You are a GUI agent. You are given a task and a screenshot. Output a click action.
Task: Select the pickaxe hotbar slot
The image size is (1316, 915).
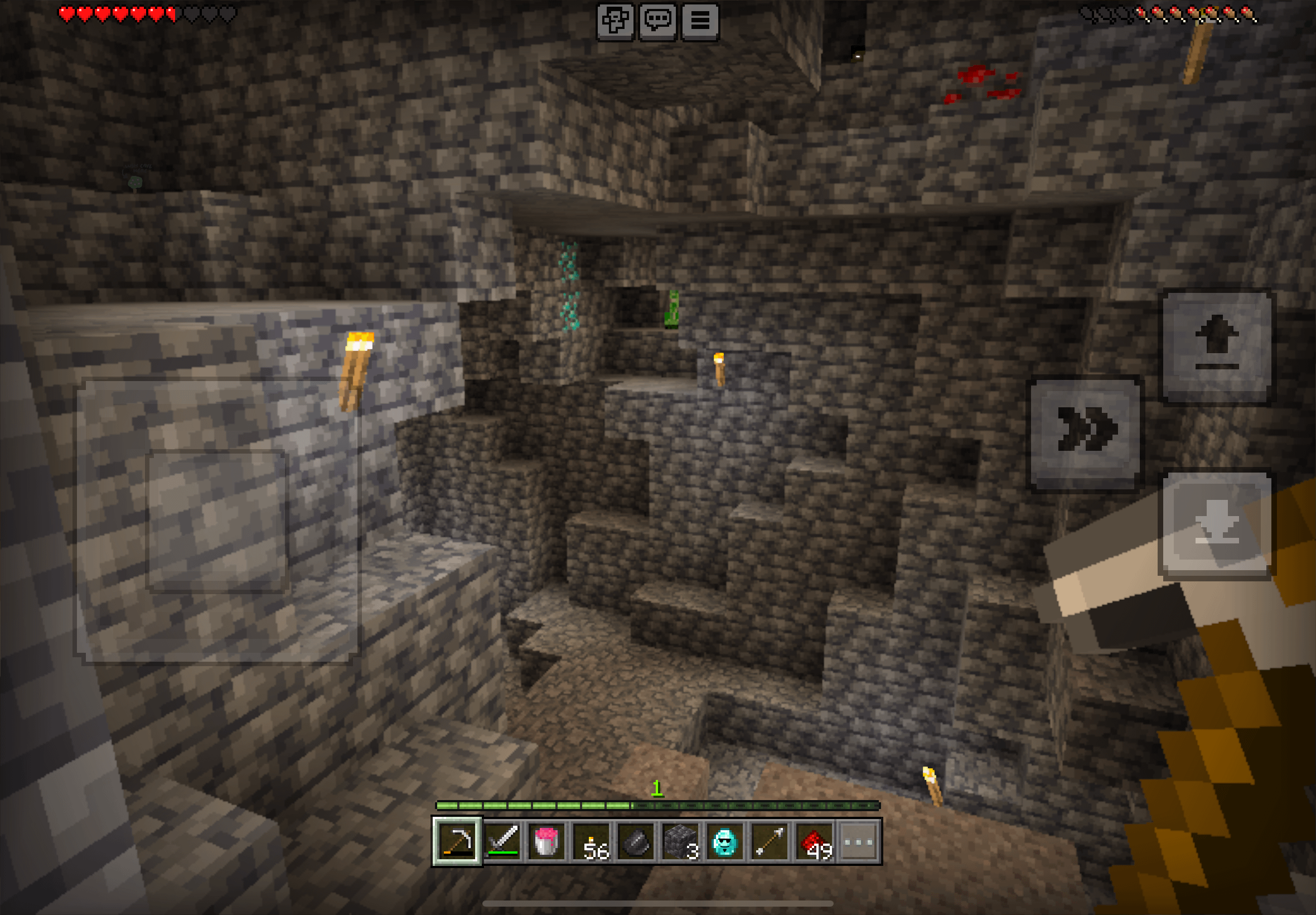point(457,841)
